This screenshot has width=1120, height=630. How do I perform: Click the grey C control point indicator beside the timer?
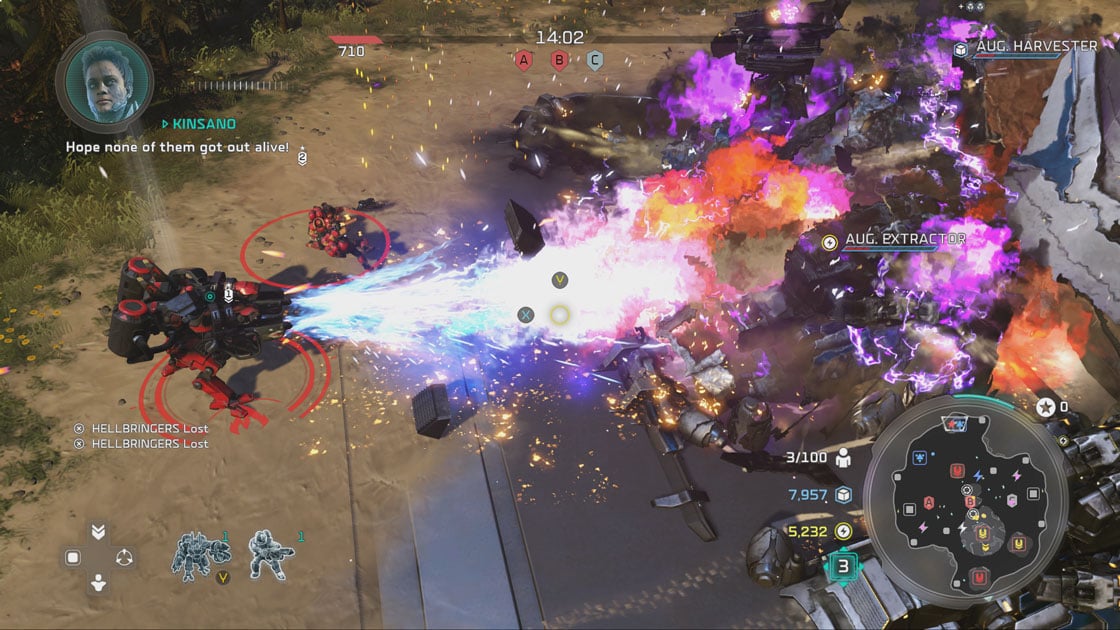[x=595, y=61]
